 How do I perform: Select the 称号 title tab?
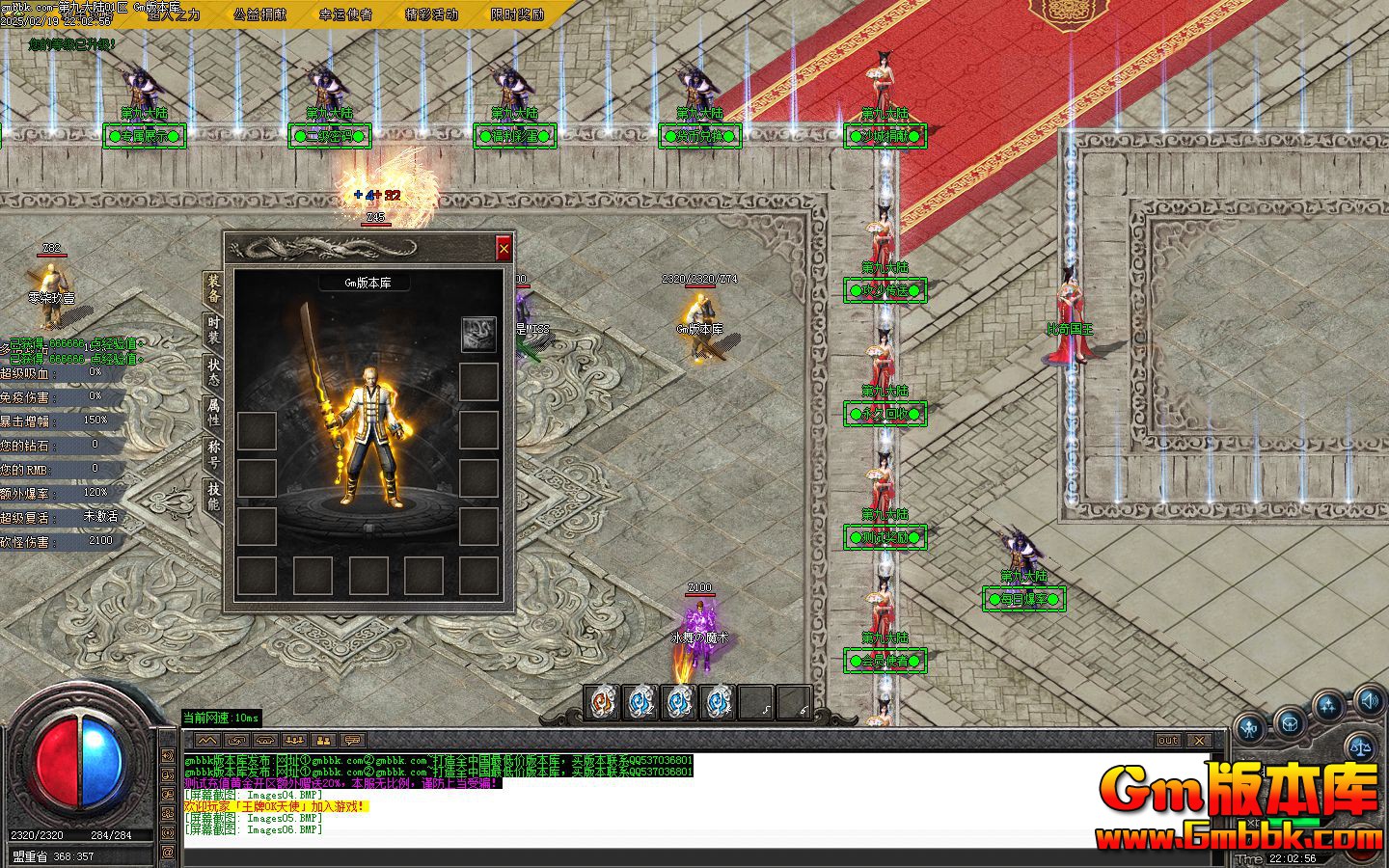click(x=213, y=454)
